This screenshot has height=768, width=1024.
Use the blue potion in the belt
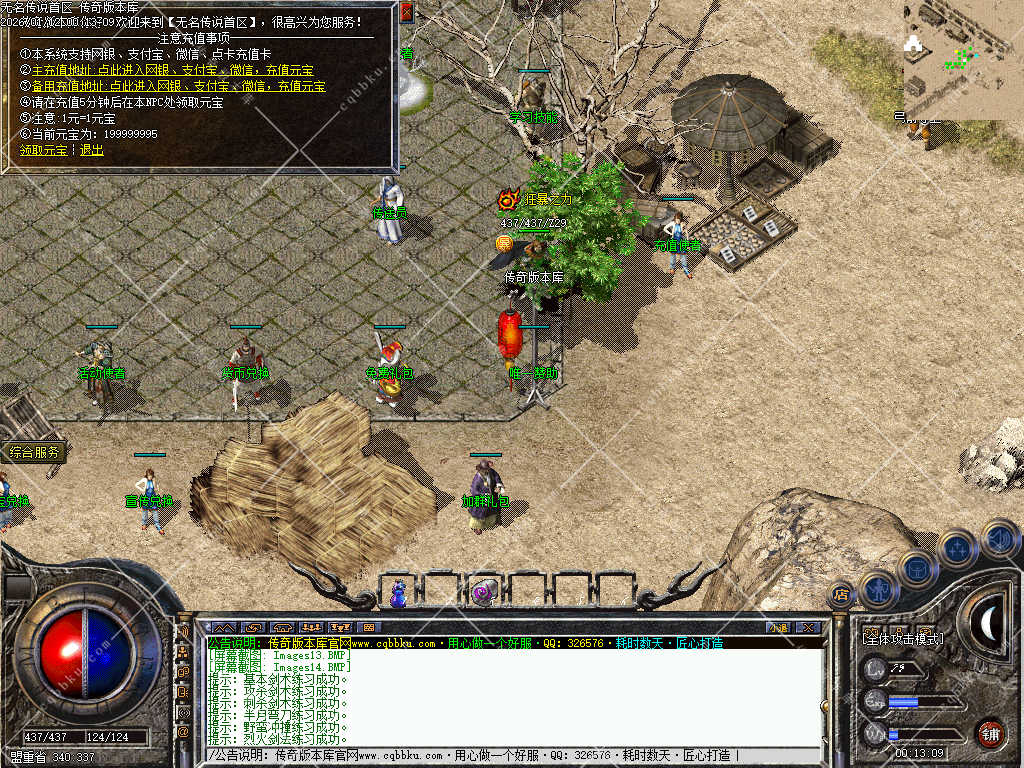tap(399, 593)
